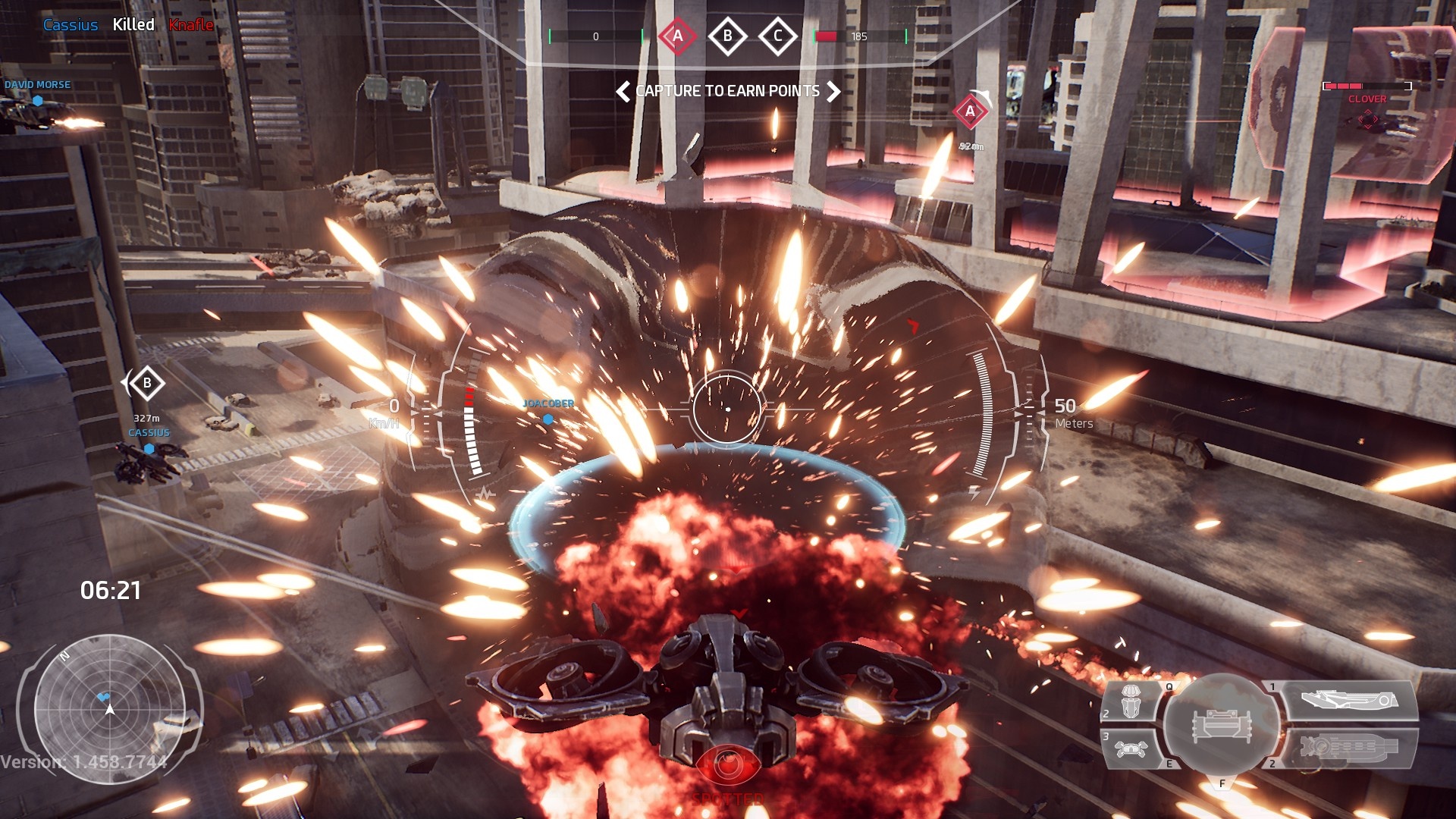This screenshot has height=819, width=1456.
Task: Select capture point C diamond in top bar
Action: [x=777, y=36]
